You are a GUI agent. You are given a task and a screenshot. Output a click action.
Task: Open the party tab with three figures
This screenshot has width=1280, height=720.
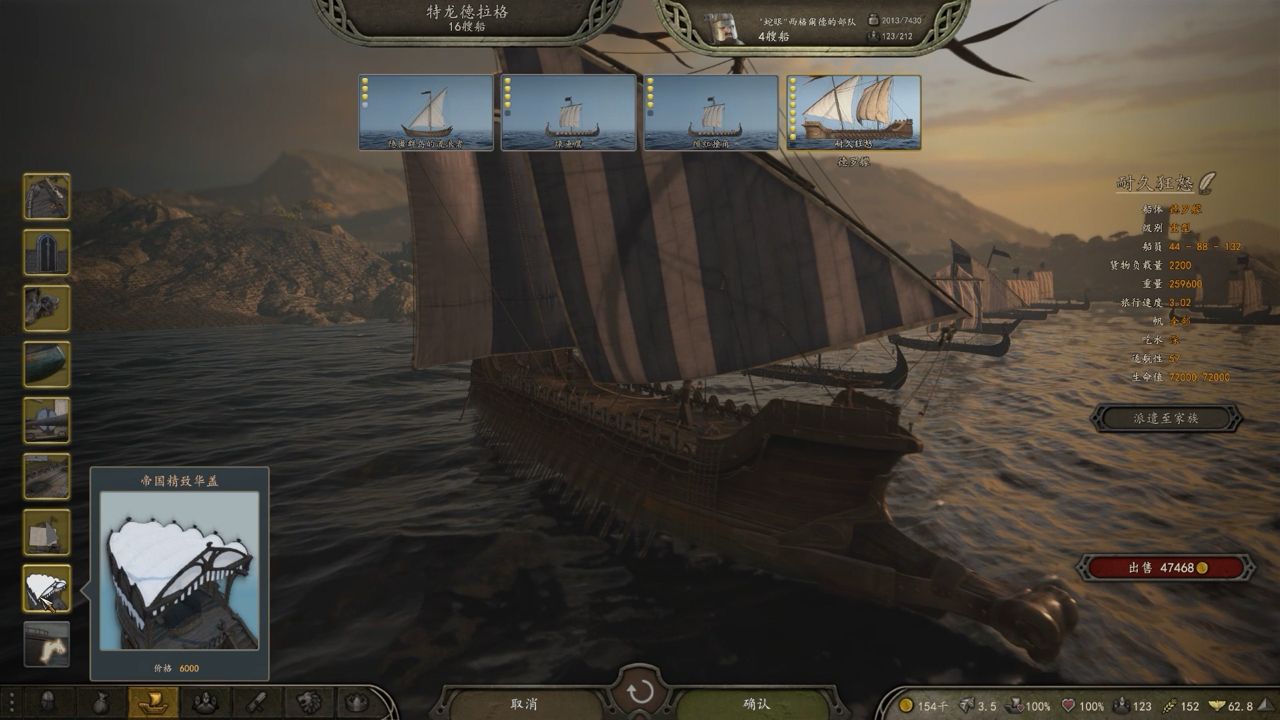point(205,703)
